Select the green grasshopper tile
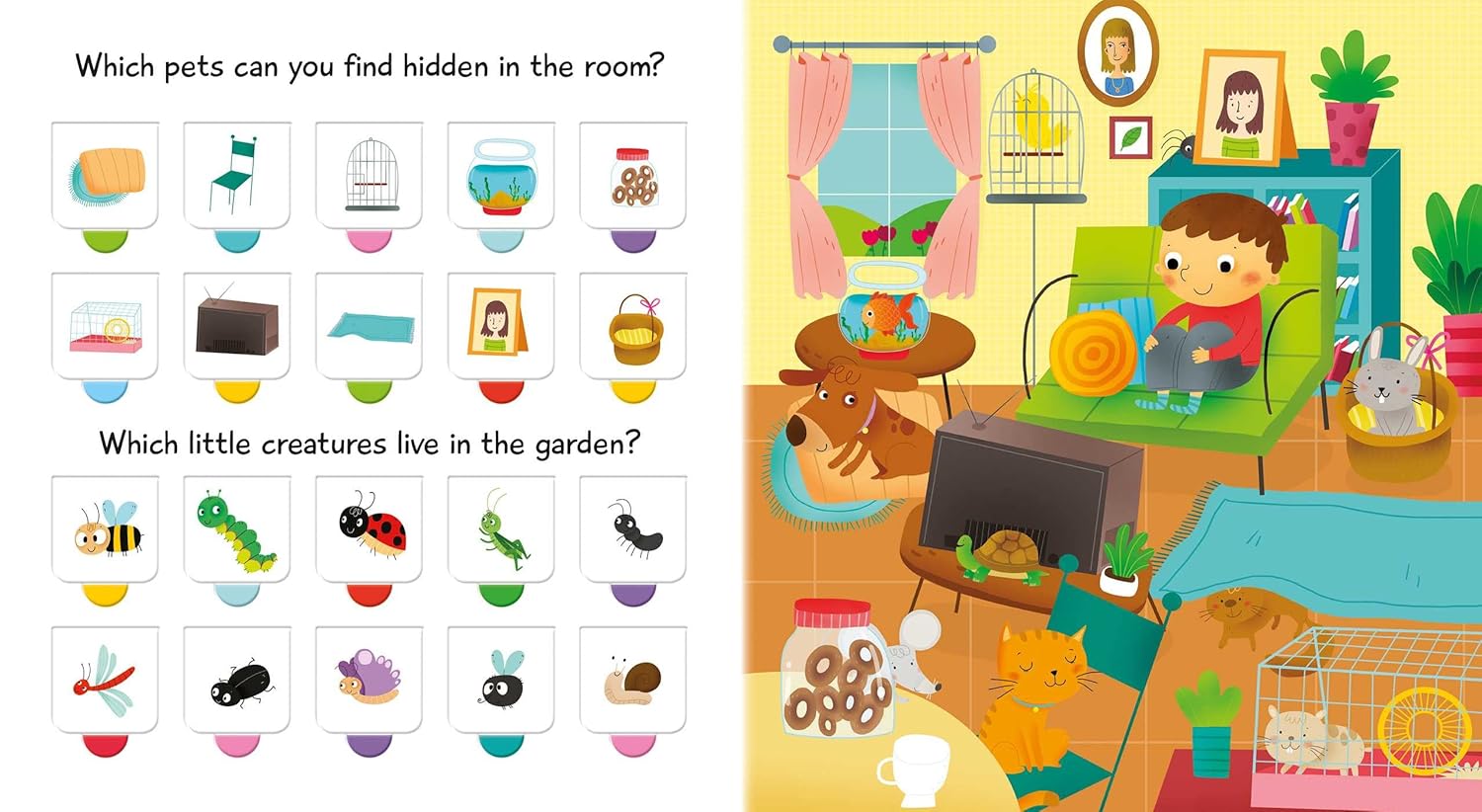The width and height of the screenshot is (1482, 812). [x=501, y=529]
